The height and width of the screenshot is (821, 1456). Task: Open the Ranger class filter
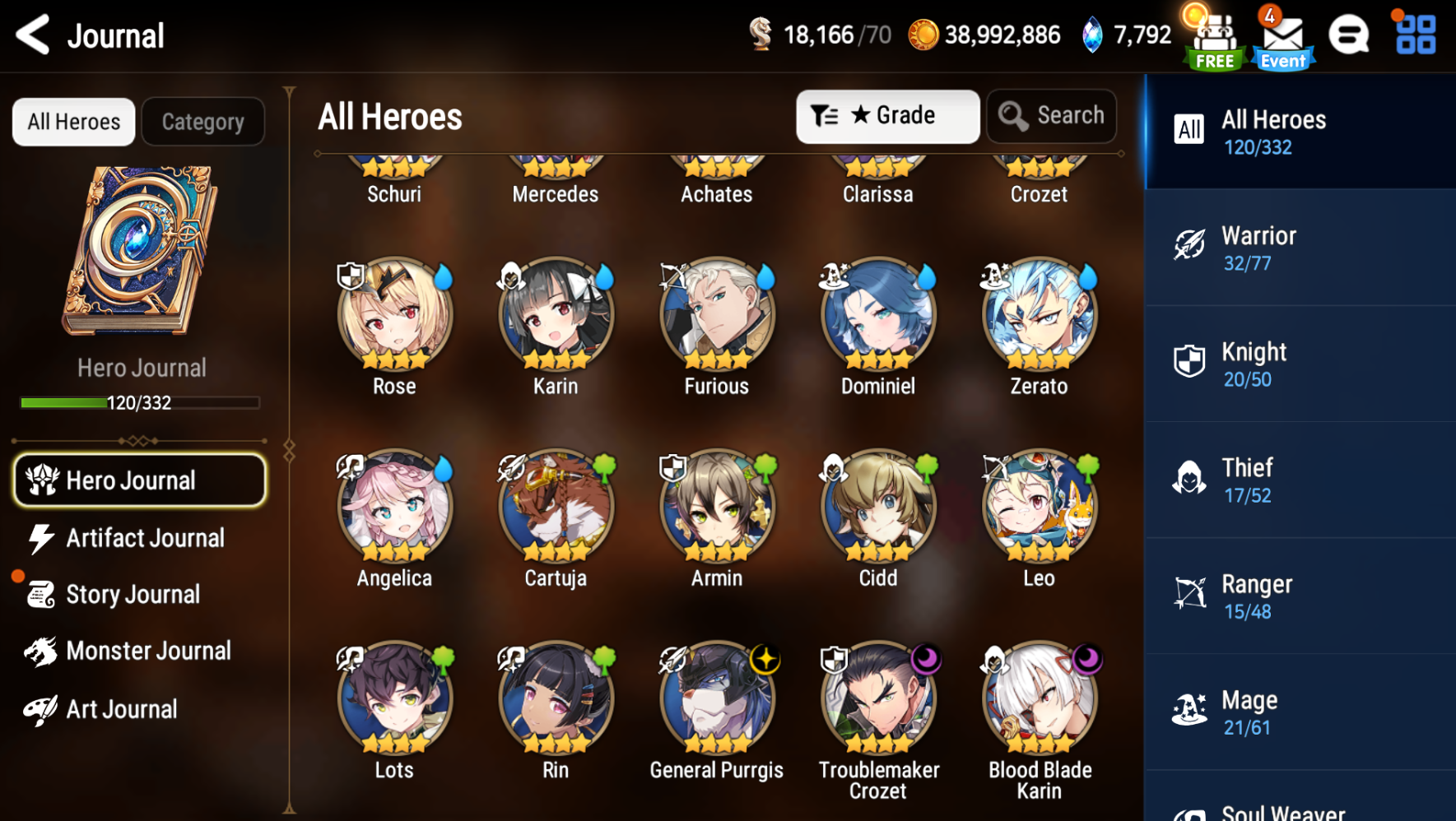(x=1299, y=596)
